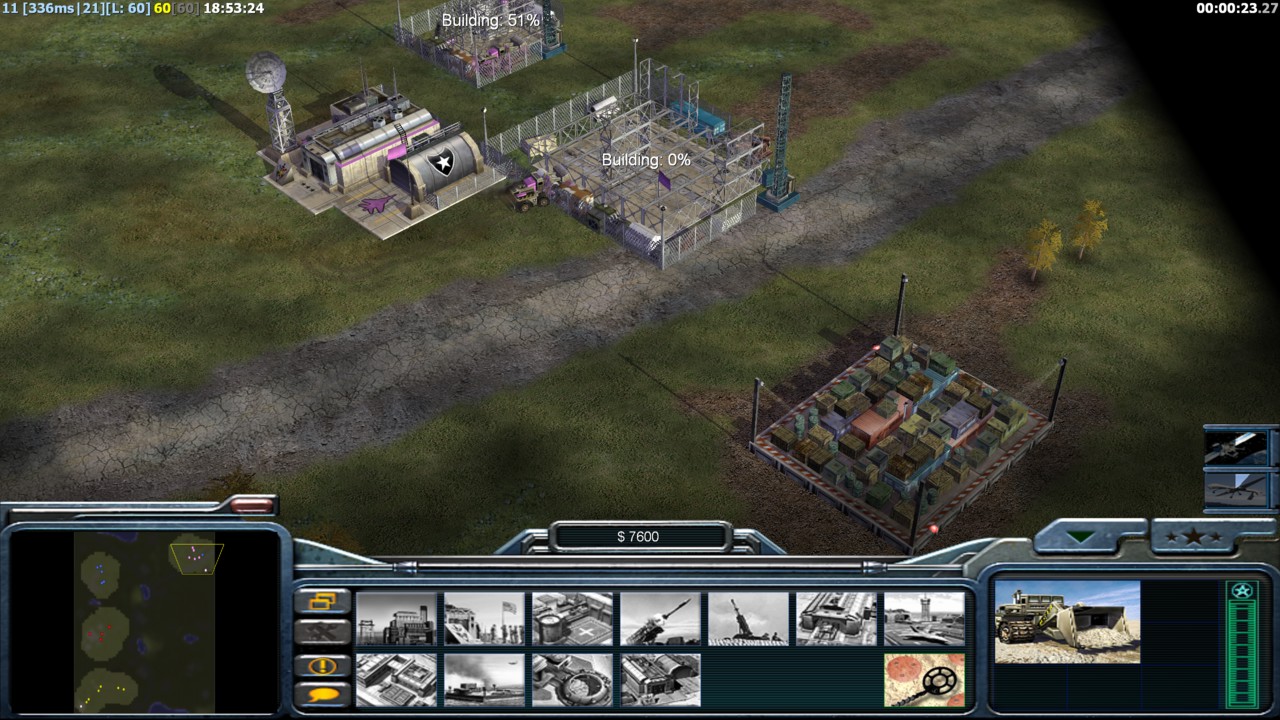Build a Patriot Missile battery

click(x=660, y=619)
